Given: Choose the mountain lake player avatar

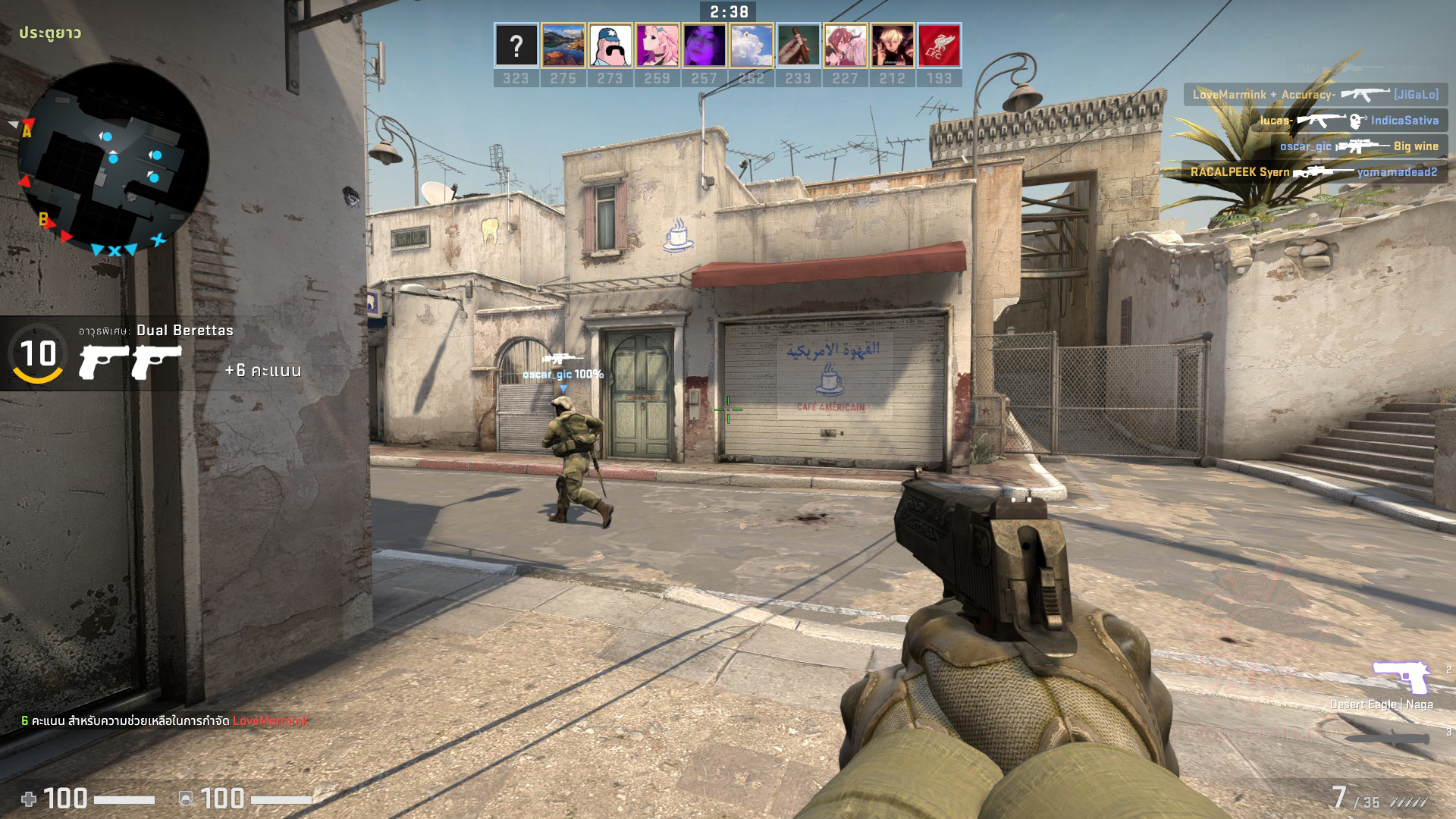Looking at the screenshot, I should [x=563, y=45].
